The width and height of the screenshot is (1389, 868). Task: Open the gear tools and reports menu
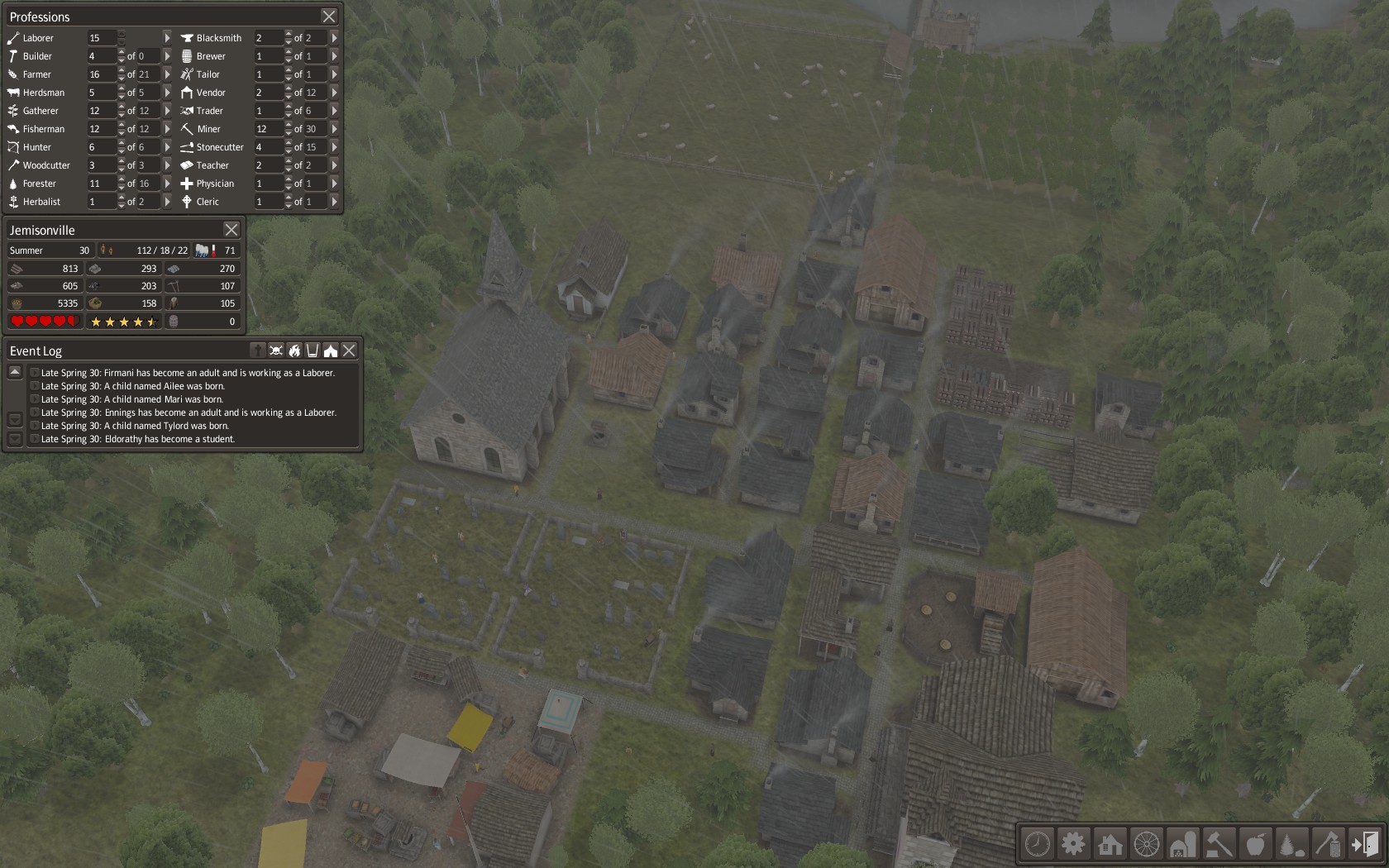(x=1073, y=844)
